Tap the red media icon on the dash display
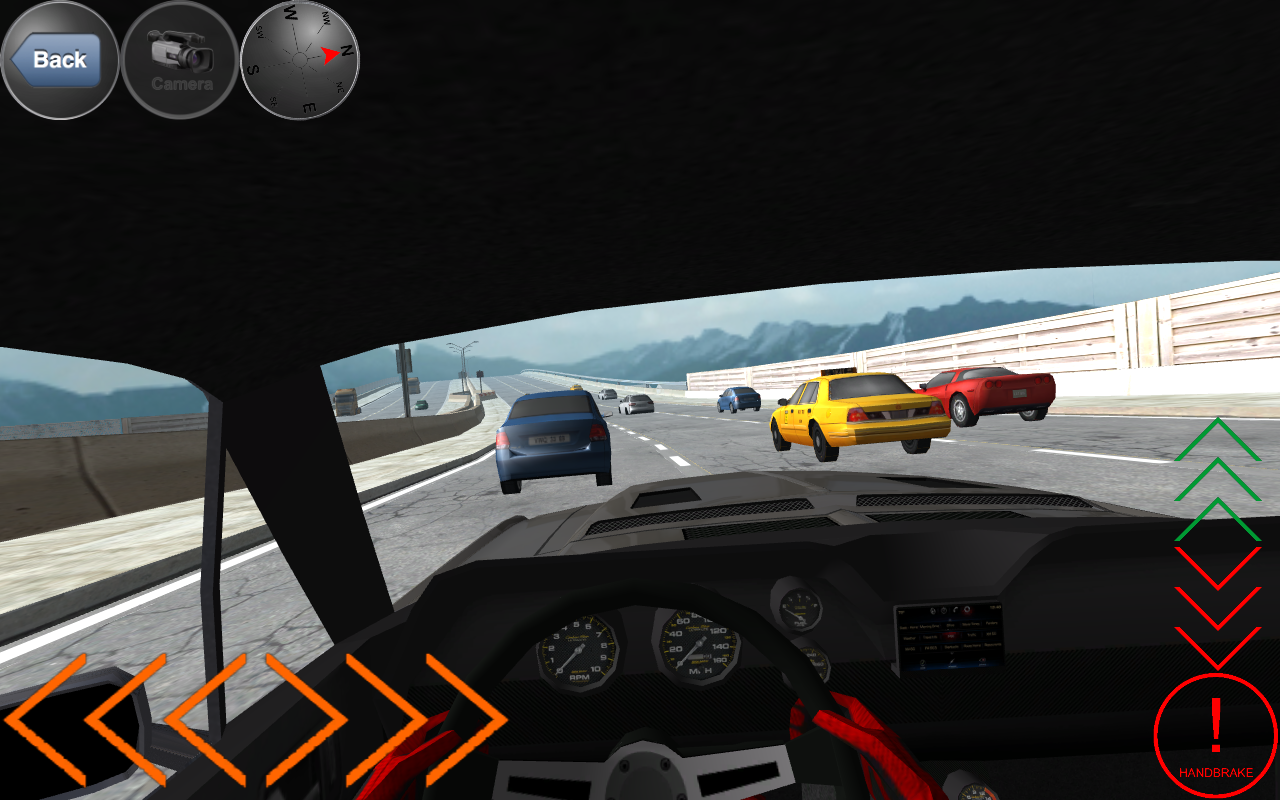The width and height of the screenshot is (1280, 800). [x=967, y=610]
